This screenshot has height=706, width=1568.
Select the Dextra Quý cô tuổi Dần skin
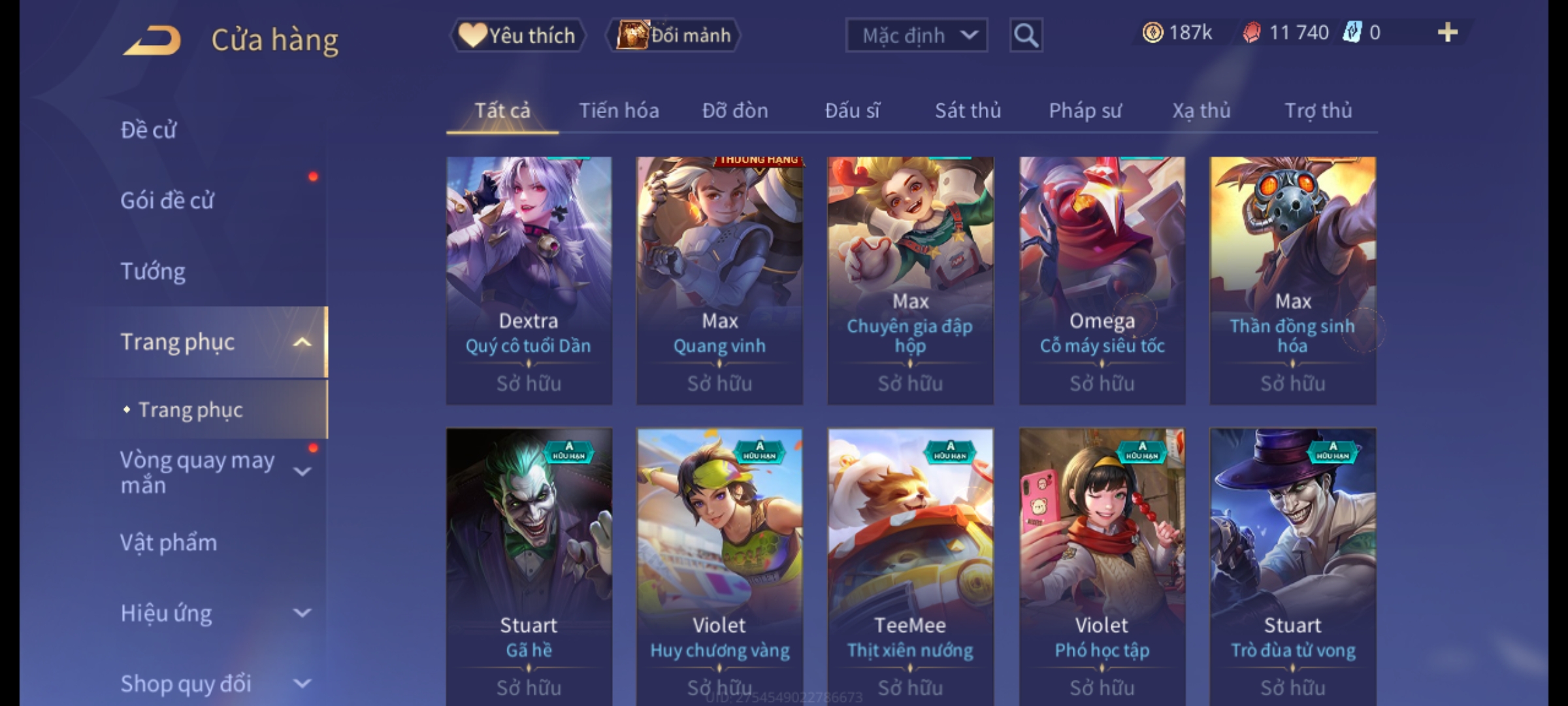pyautogui.click(x=529, y=280)
